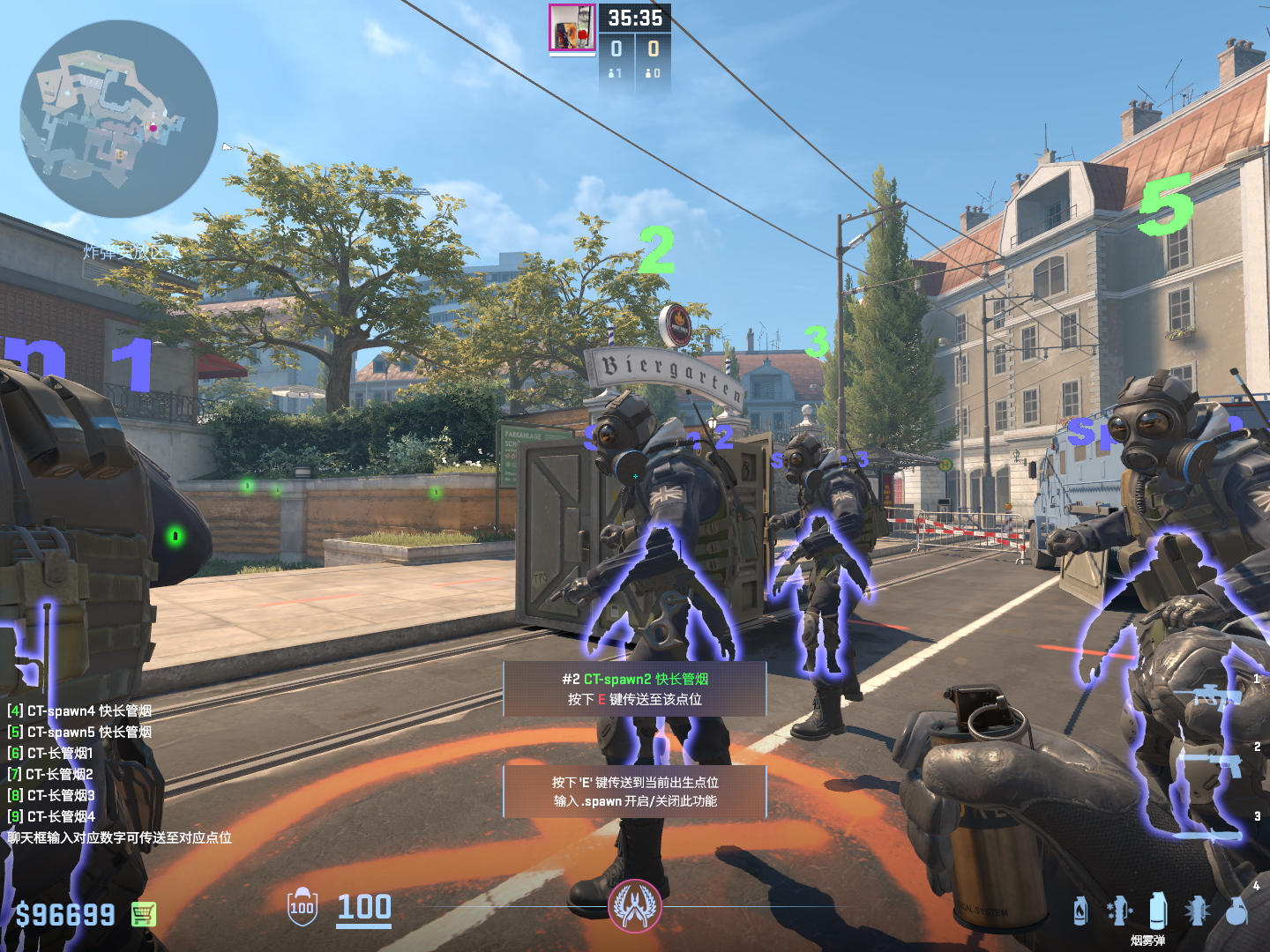The height and width of the screenshot is (952, 1270).
Task: Click the CT team emblem badge
Action: click(635, 906)
